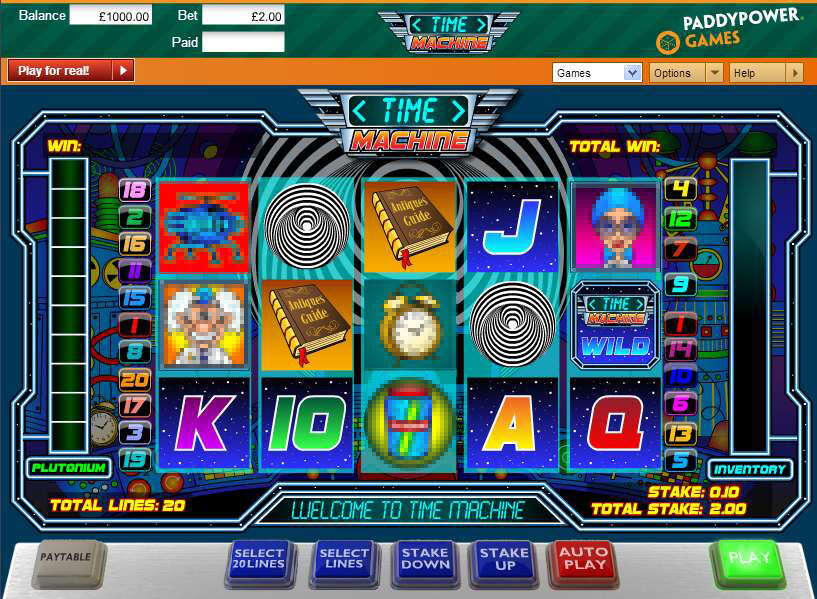The width and height of the screenshot is (817, 599).
Task: Open the Options menu
Action: pos(685,73)
